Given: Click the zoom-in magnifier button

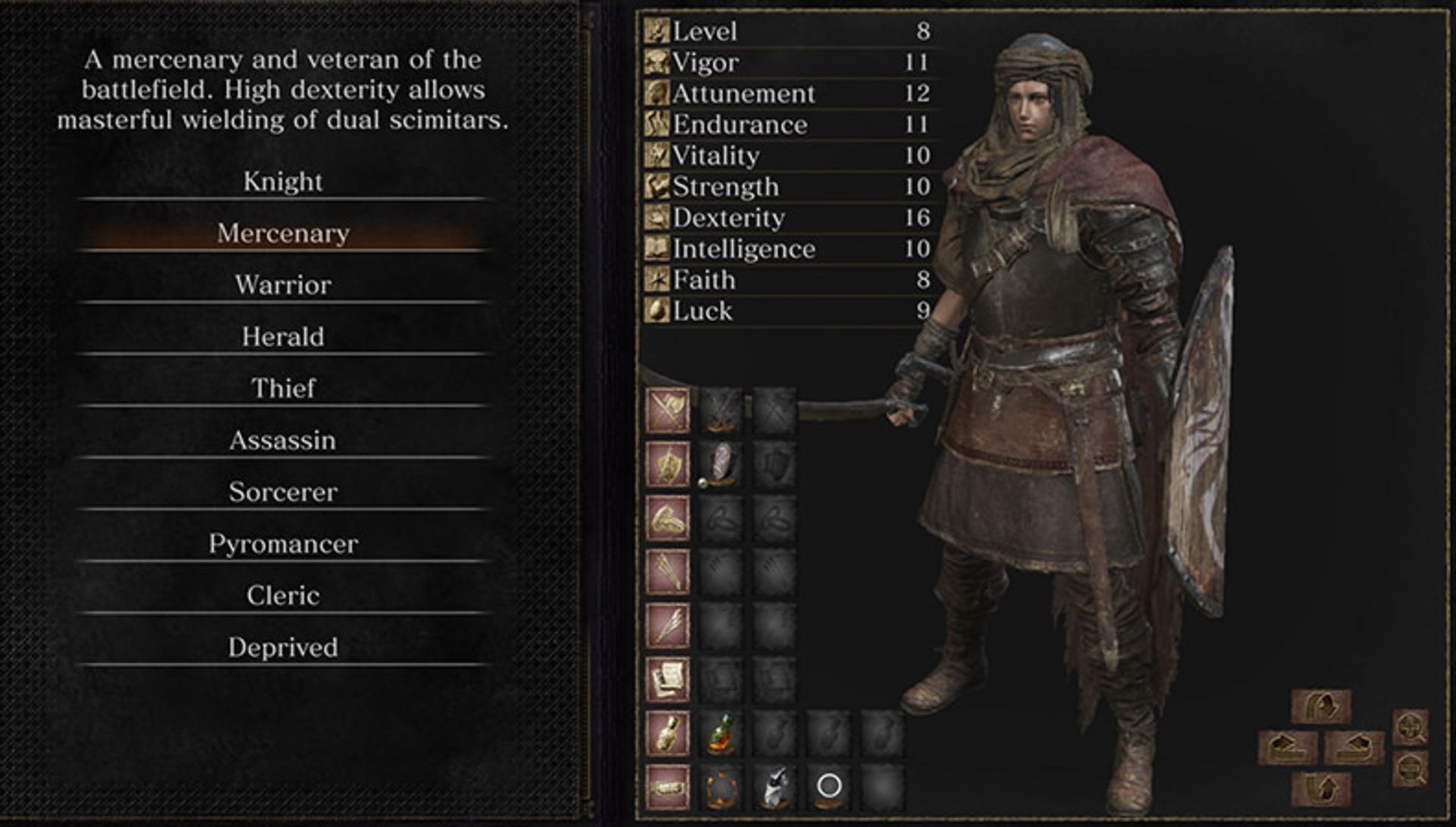Looking at the screenshot, I should click(1410, 728).
